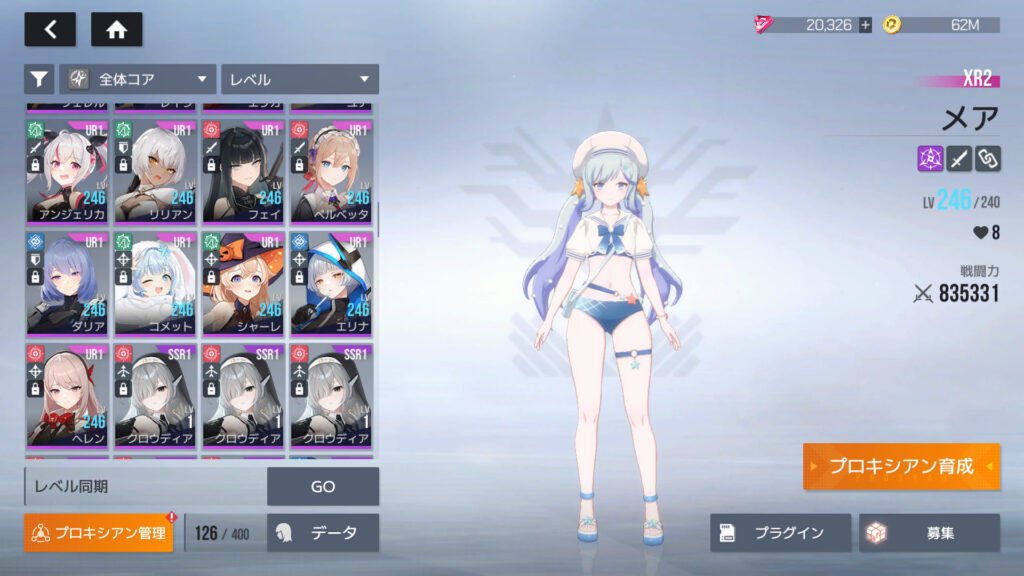Viewport: 1024px width, 576px height.
Task: Select the コメット character card
Action: tap(155, 284)
